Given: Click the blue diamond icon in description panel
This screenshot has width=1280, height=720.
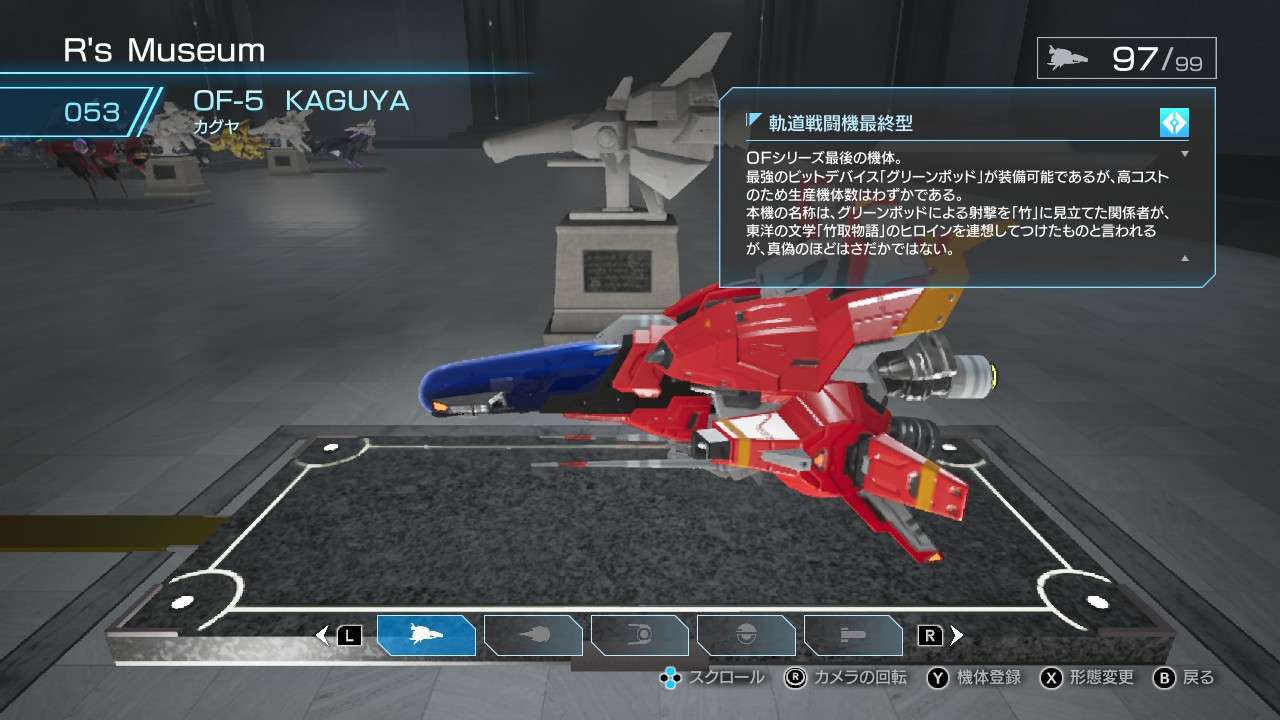Looking at the screenshot, I should [x=1174, y=123].
